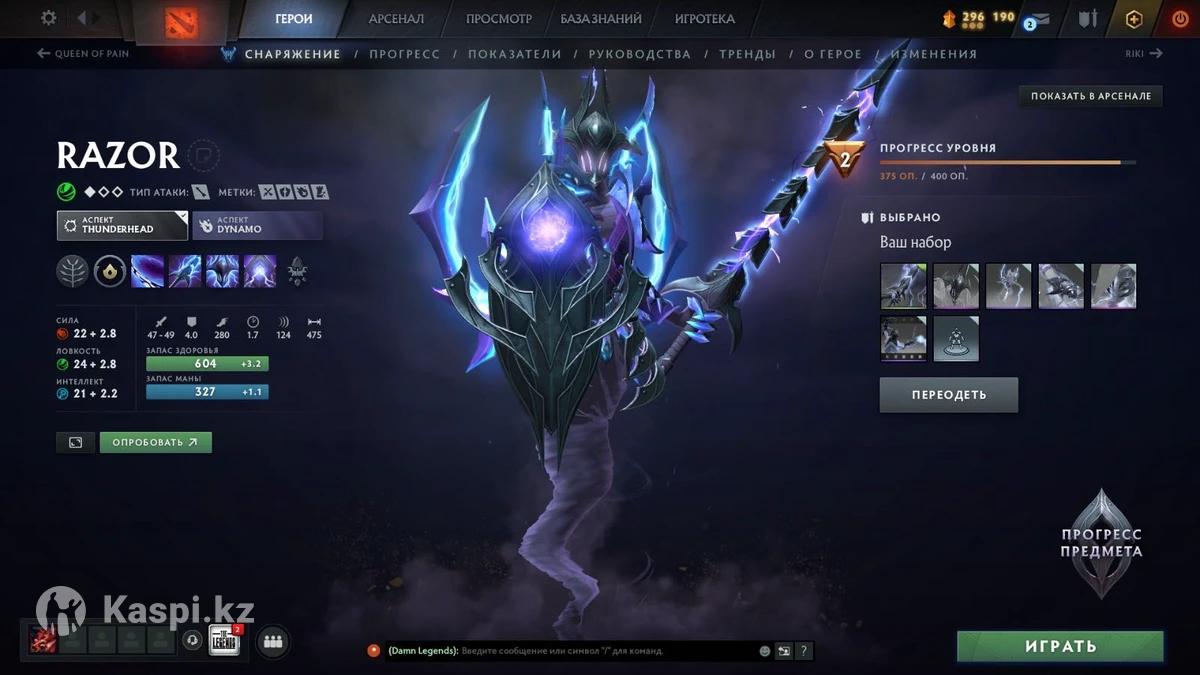Viewport: 1200px width, 675px height.
Task: Open the Игротека section
Action: click(x=704, y=19)
